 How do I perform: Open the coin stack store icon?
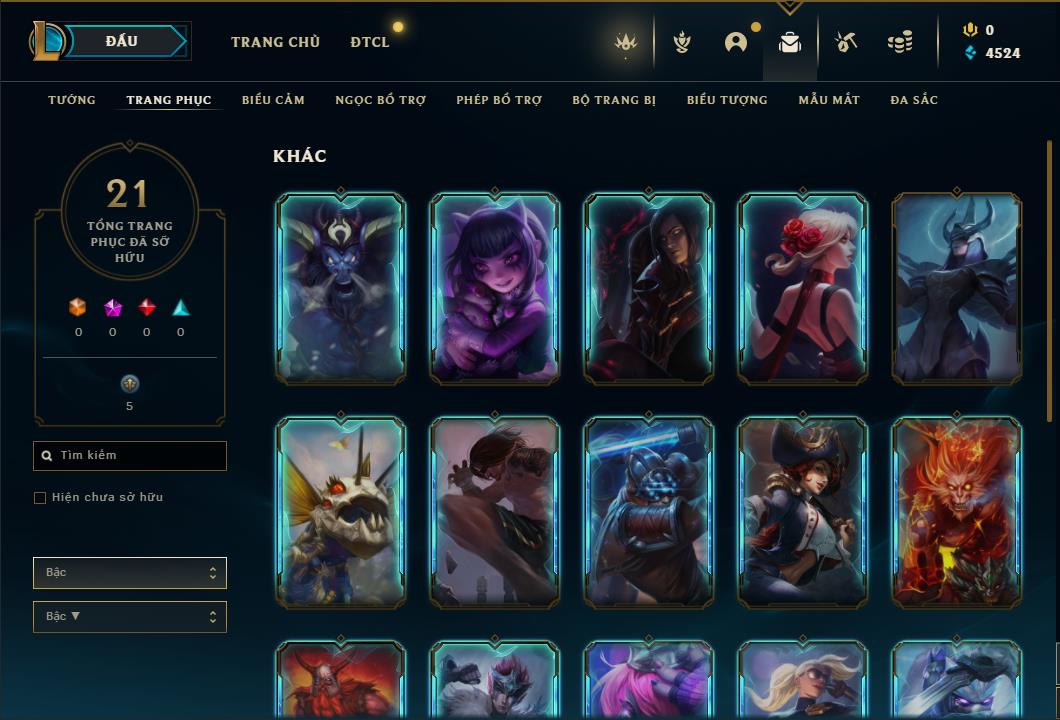pyautogui.click(x=900, y=42)
